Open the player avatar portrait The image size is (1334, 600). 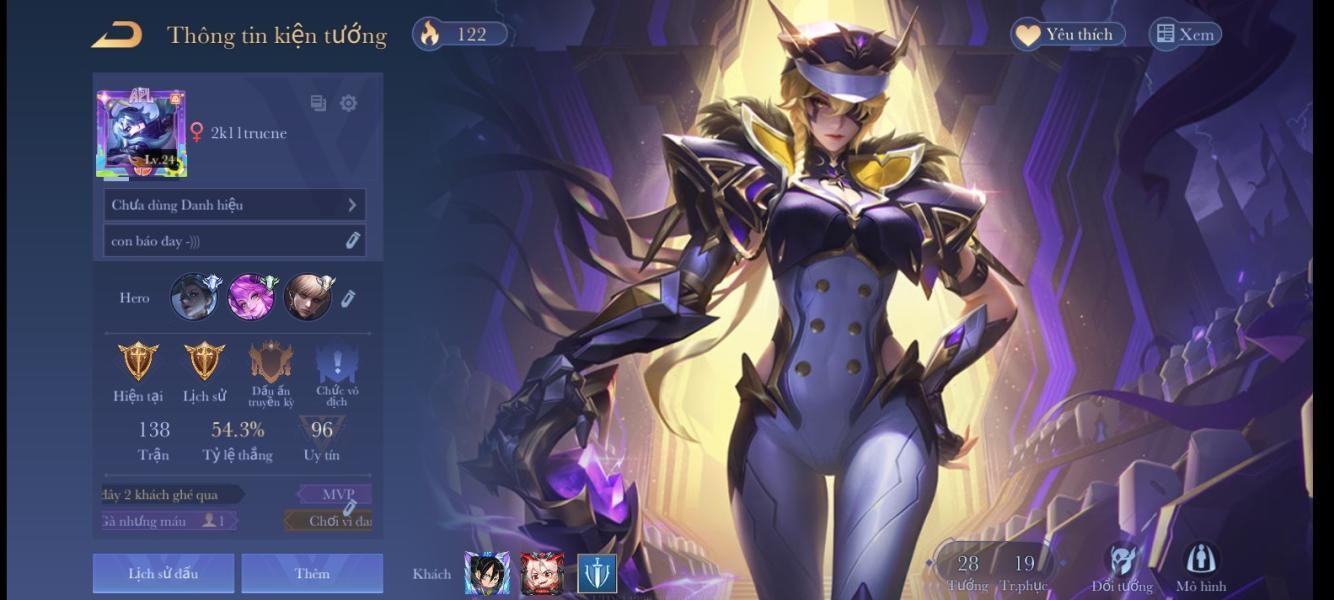click(141, 134)
